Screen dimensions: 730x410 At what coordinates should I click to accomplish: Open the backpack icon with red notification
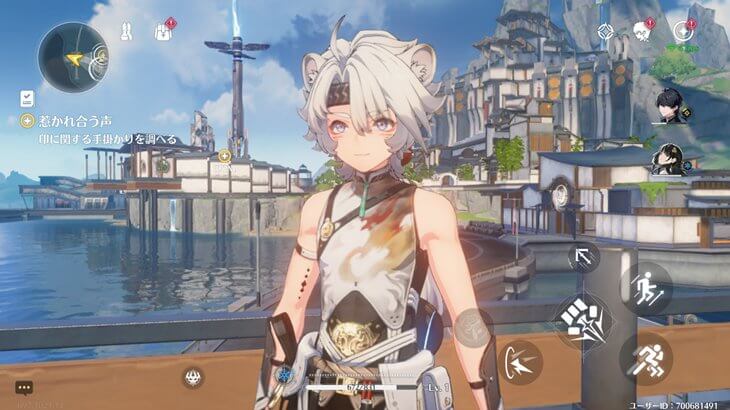164,31
